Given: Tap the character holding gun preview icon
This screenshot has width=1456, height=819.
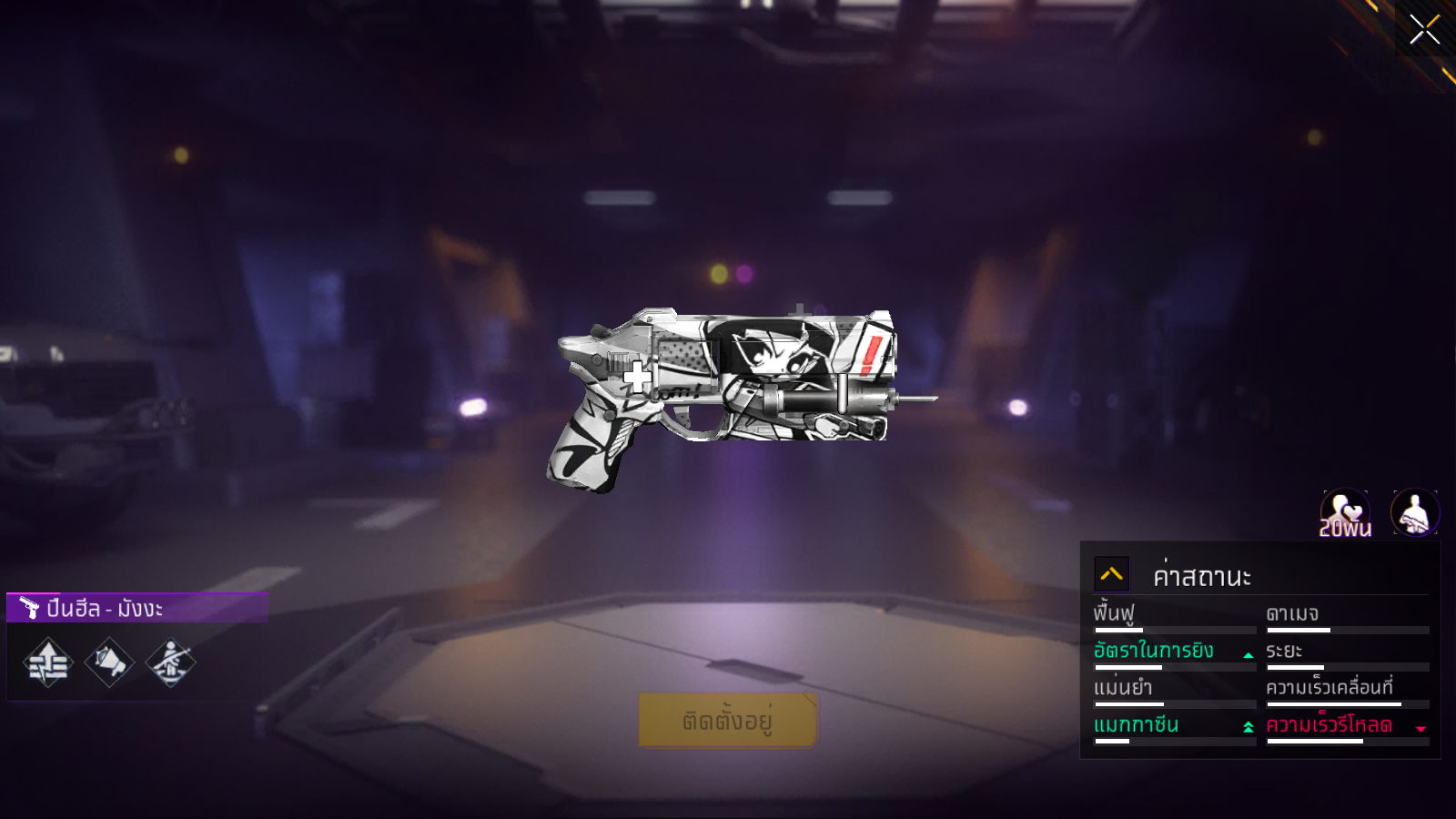Looking at the screenshot, I should point(1414,513).
